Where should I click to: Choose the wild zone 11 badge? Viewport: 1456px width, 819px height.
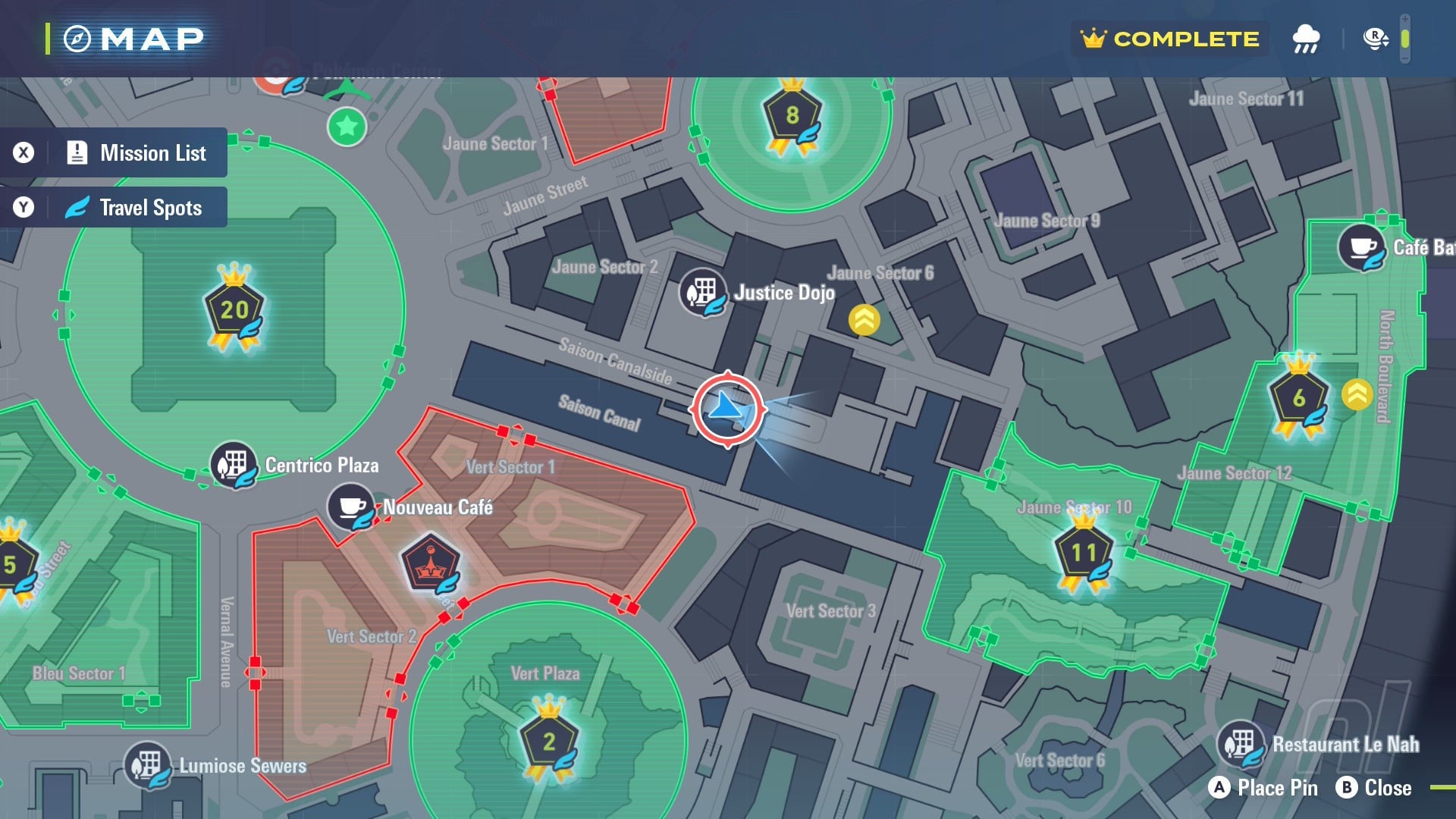click(1084, 552)
